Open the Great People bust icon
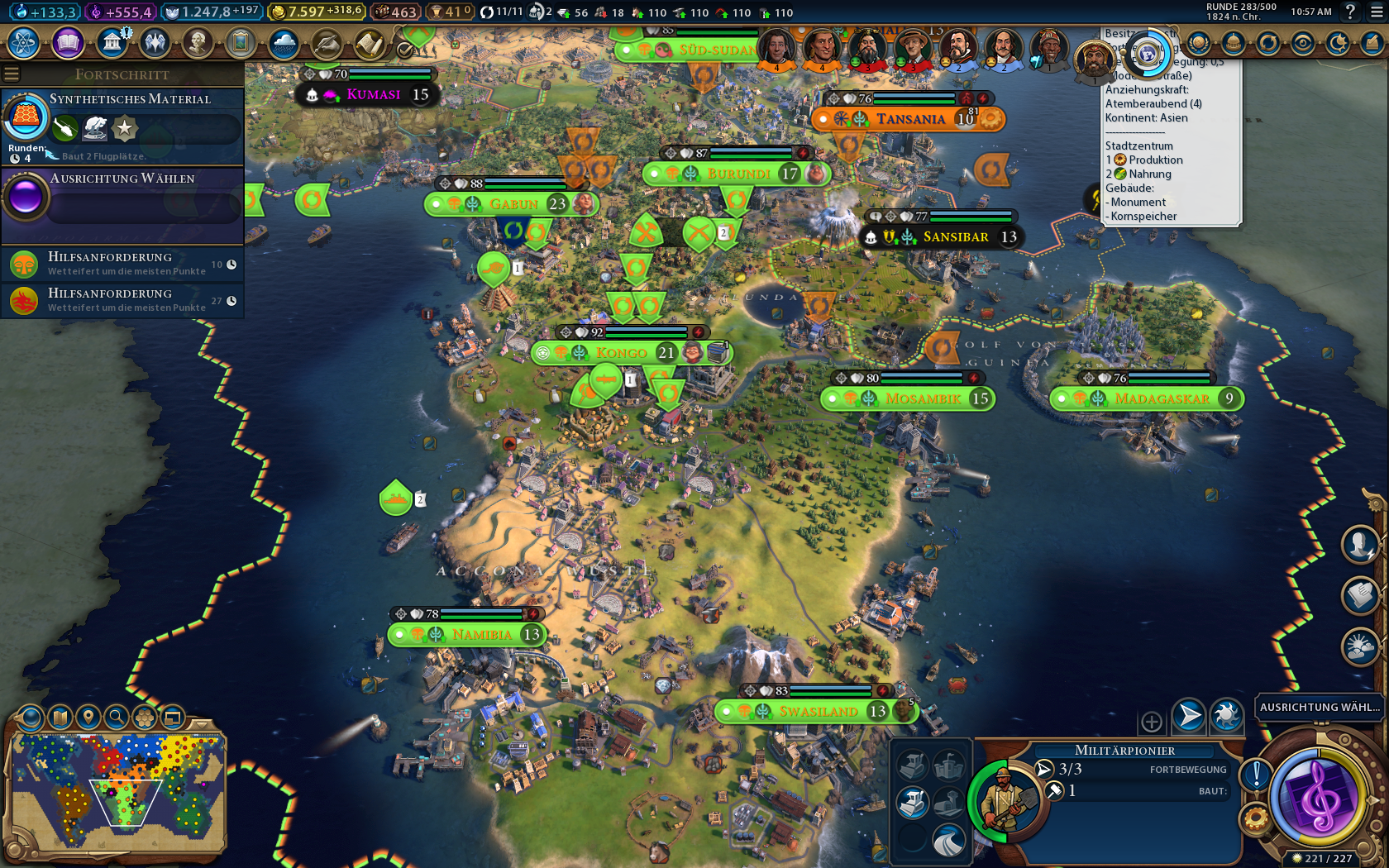This screenshot has width=1389, height=868. pyautogui.click(x=198, y=42)
